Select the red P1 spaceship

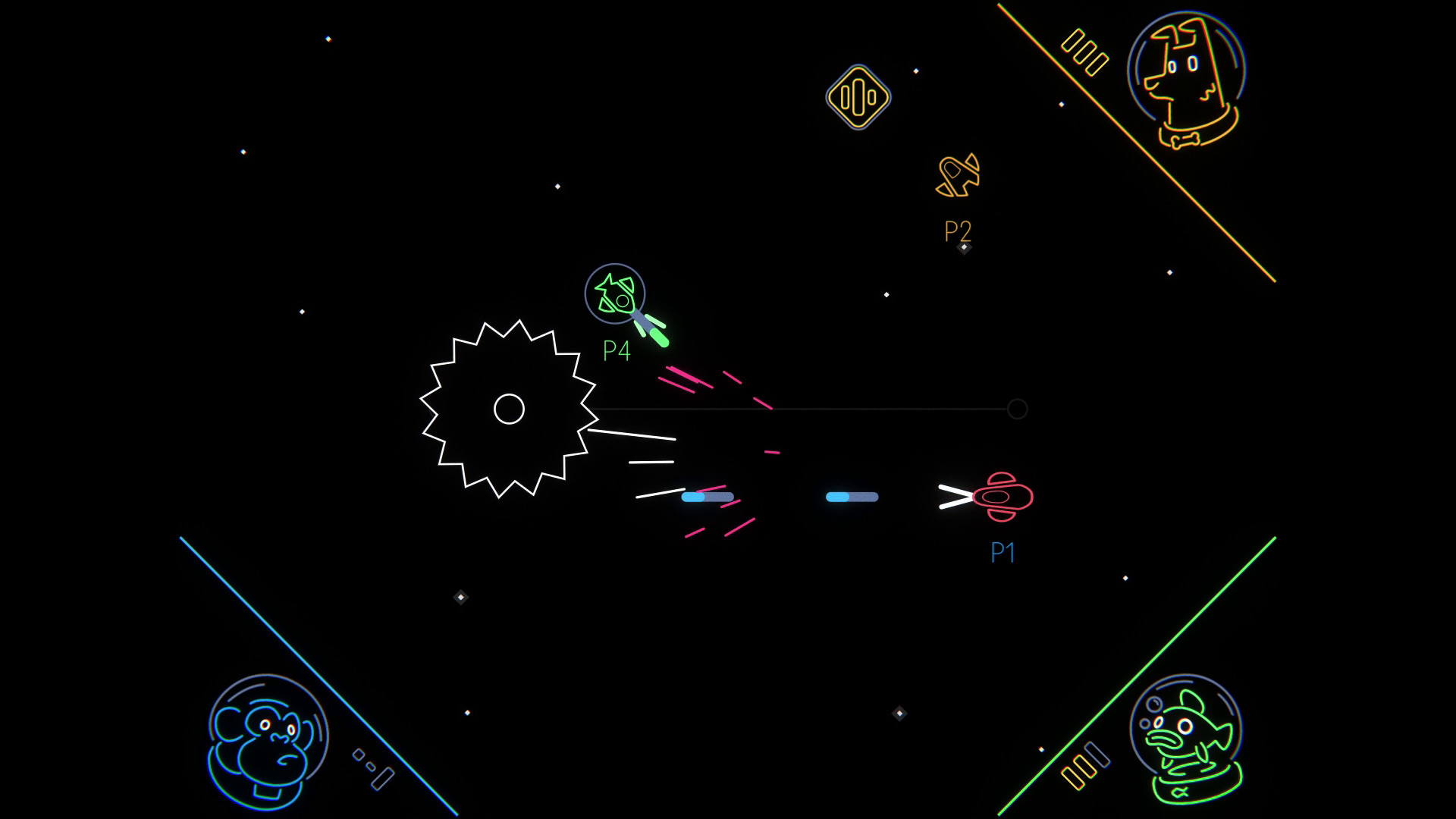pos(1003,497)
